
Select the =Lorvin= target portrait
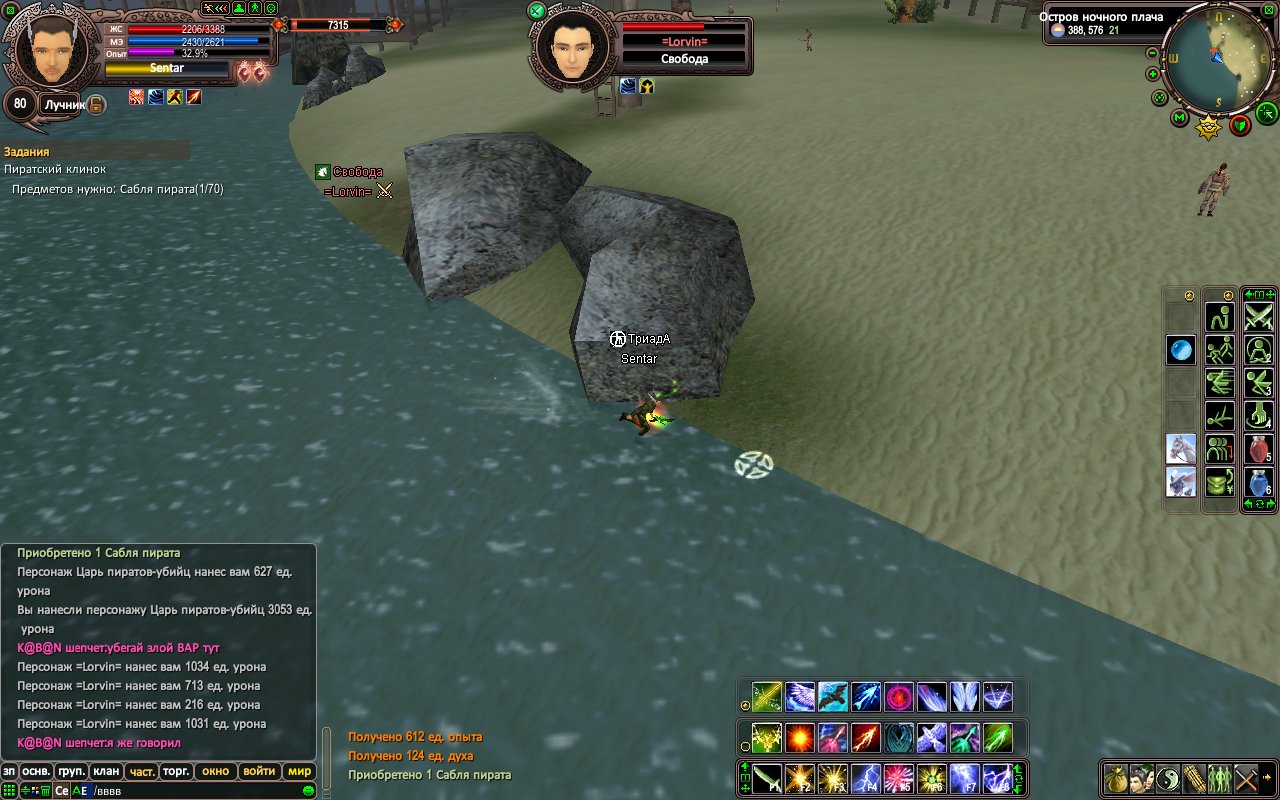pyautogui.click(x=573, y=50)
